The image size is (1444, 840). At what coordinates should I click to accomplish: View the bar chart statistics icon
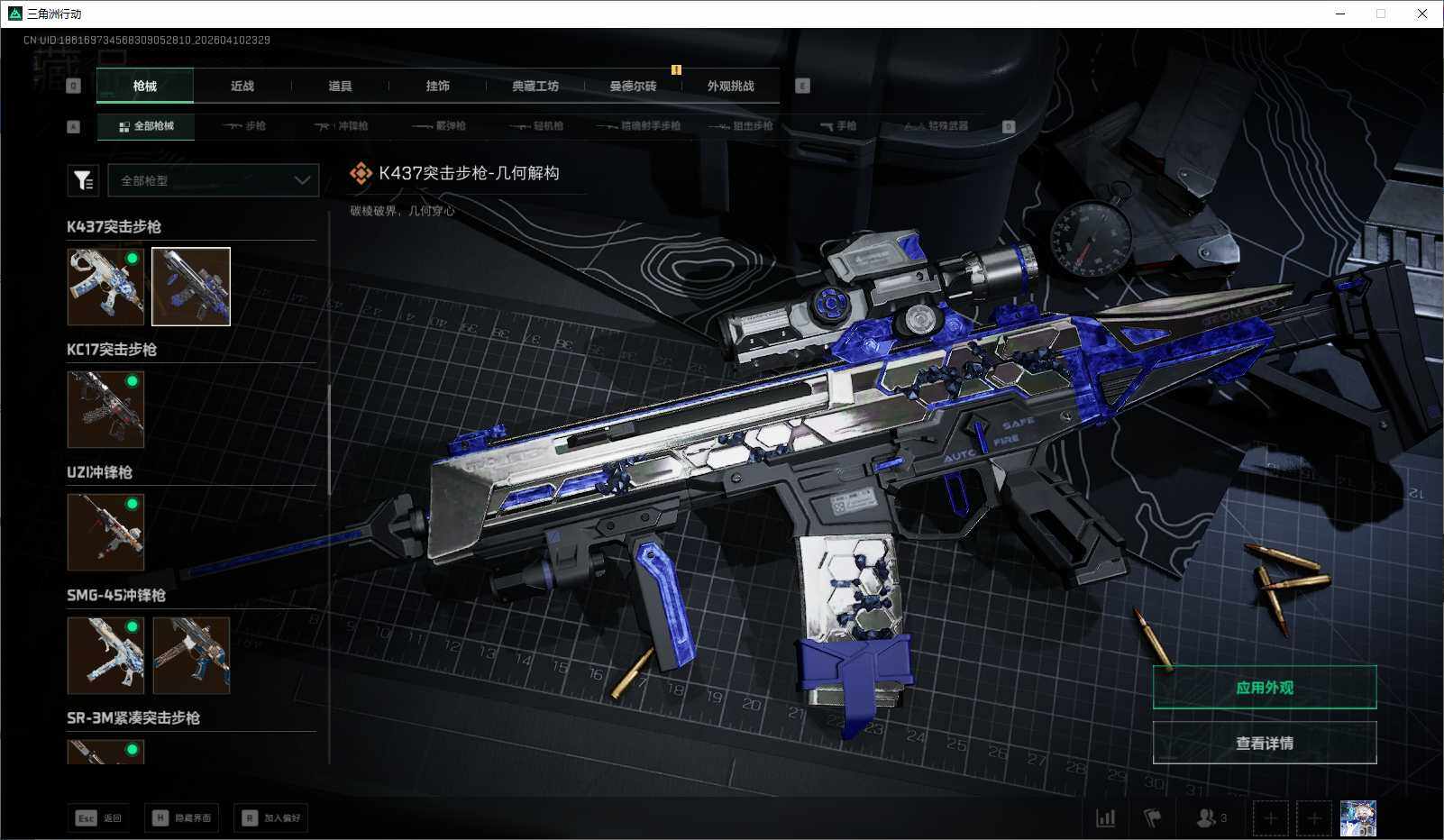click(x=1105, y=818)
